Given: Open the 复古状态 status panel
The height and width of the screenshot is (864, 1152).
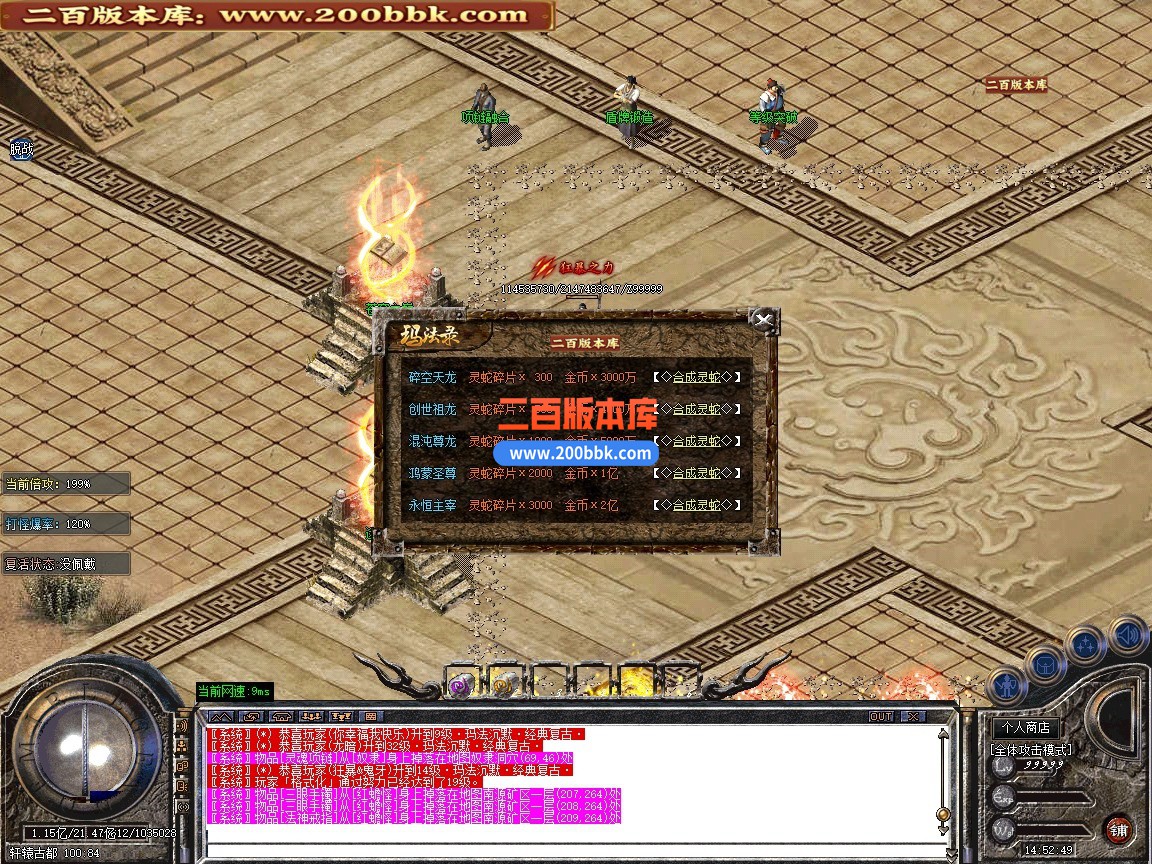Looking at the screenshot, I should (x=66, y=563).
